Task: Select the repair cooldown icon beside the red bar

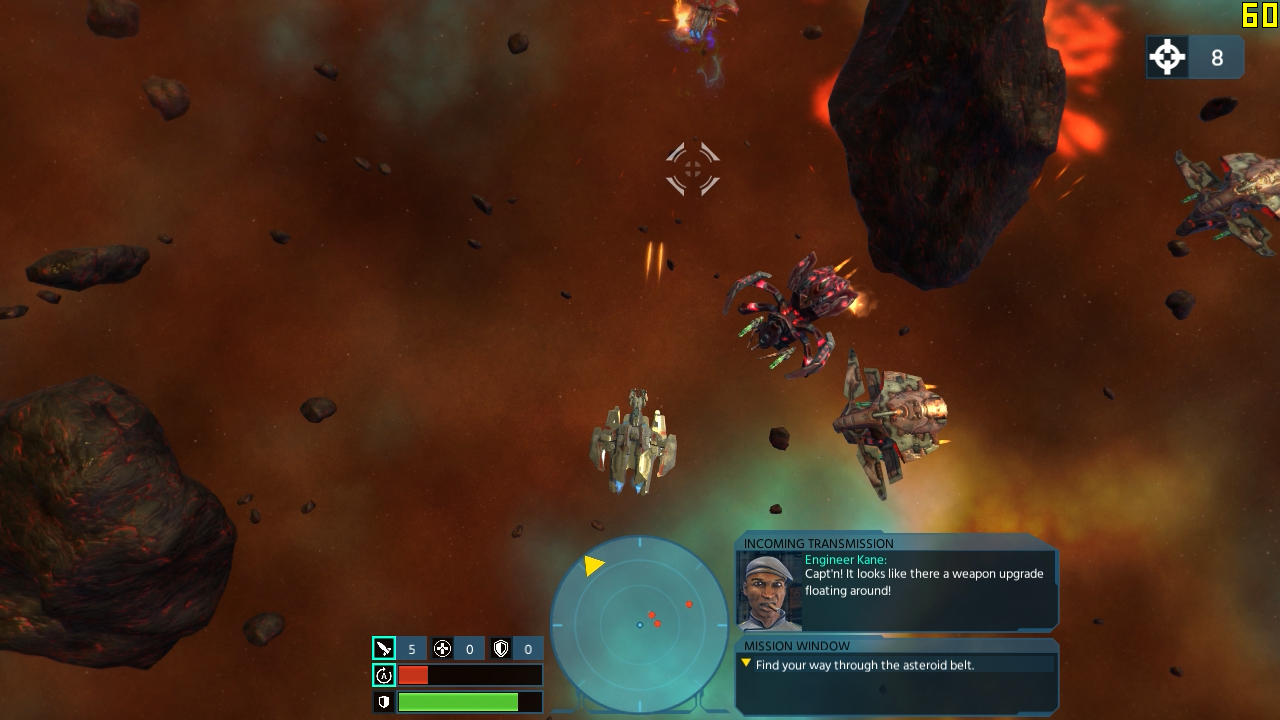Action: [382, 675]
